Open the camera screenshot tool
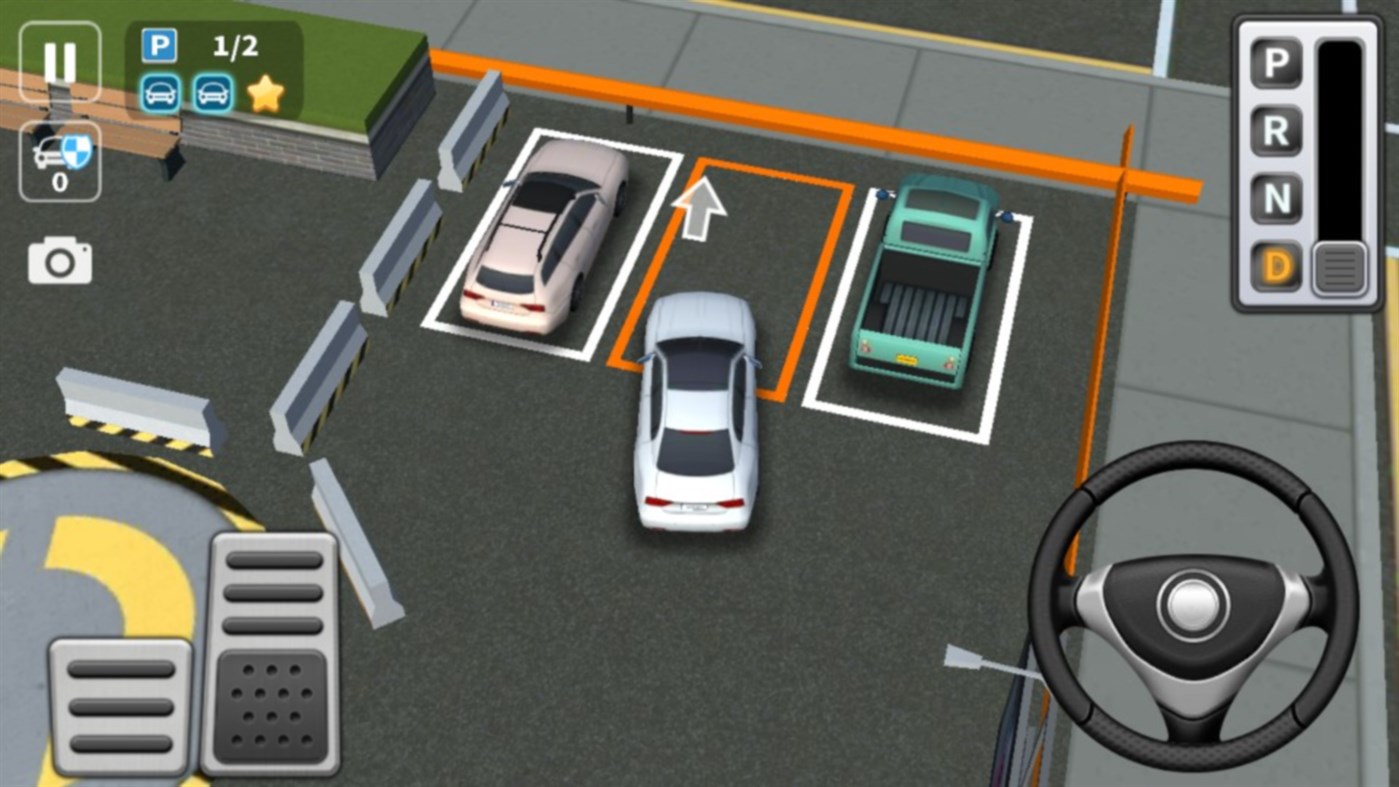The image size is (1399, 787). click(x=60, y=260)
